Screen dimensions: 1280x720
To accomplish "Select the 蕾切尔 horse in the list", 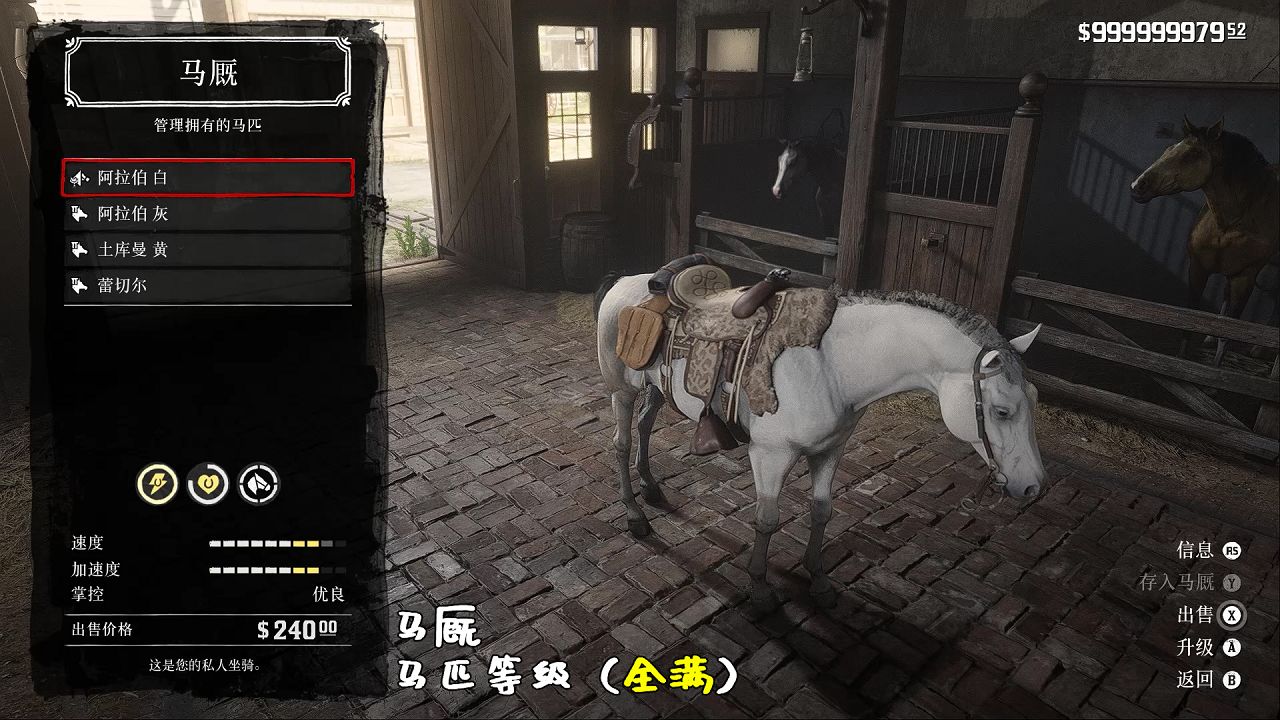I will (208, 286).
